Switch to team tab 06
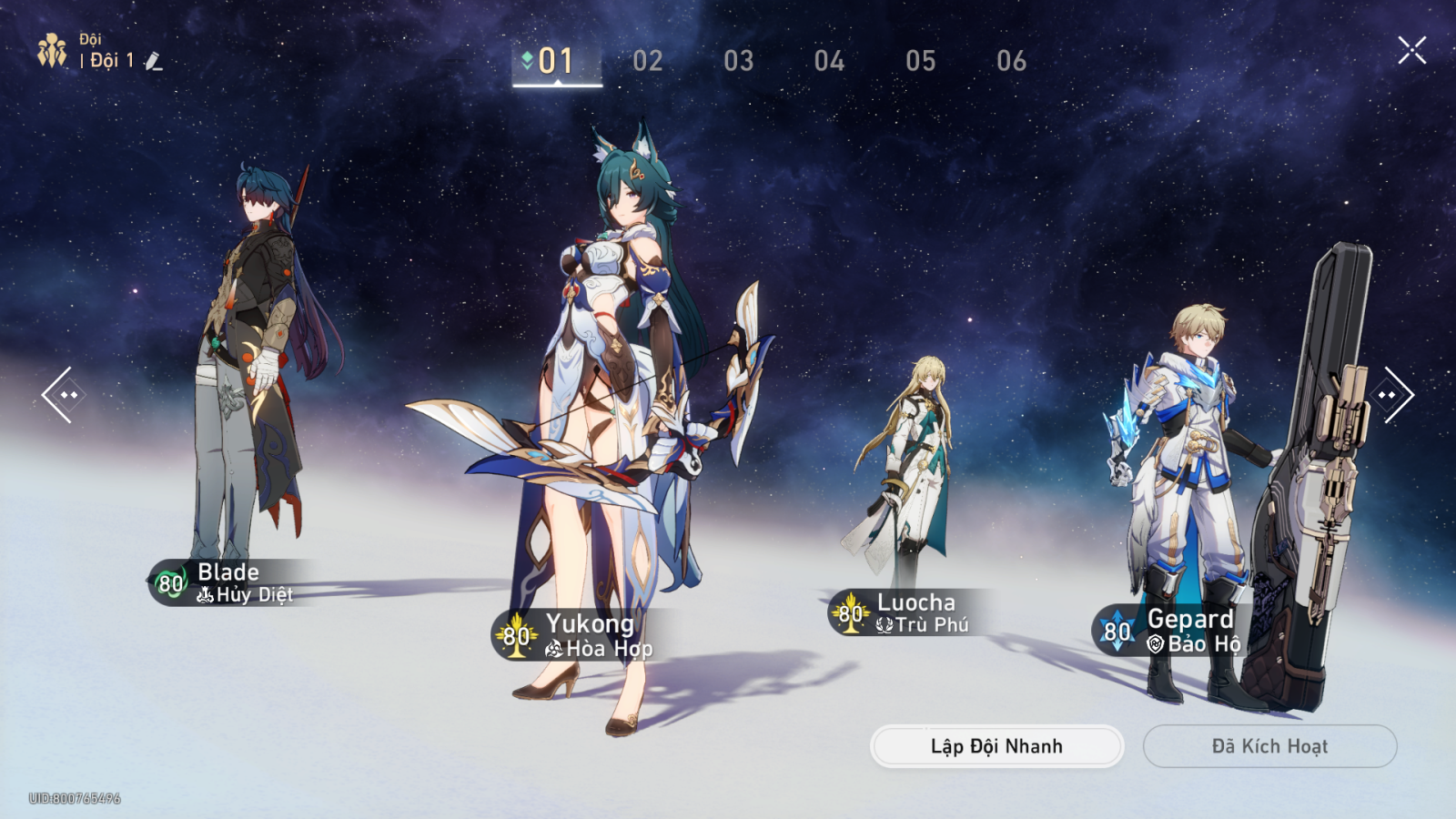This screenshot has height=819, width=1456. click(x=1011, y=61)
